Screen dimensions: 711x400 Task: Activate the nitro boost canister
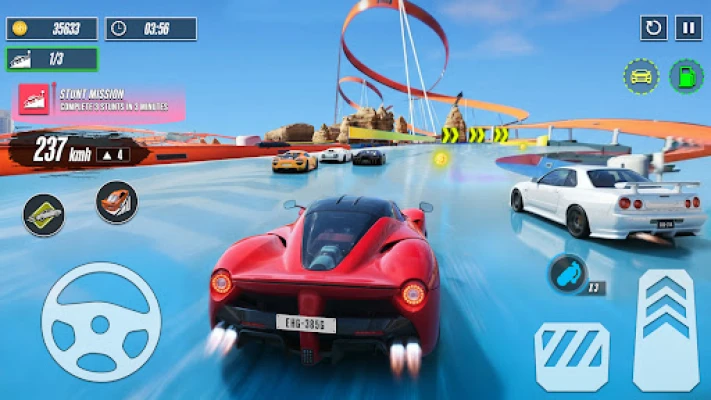[567, 273]
